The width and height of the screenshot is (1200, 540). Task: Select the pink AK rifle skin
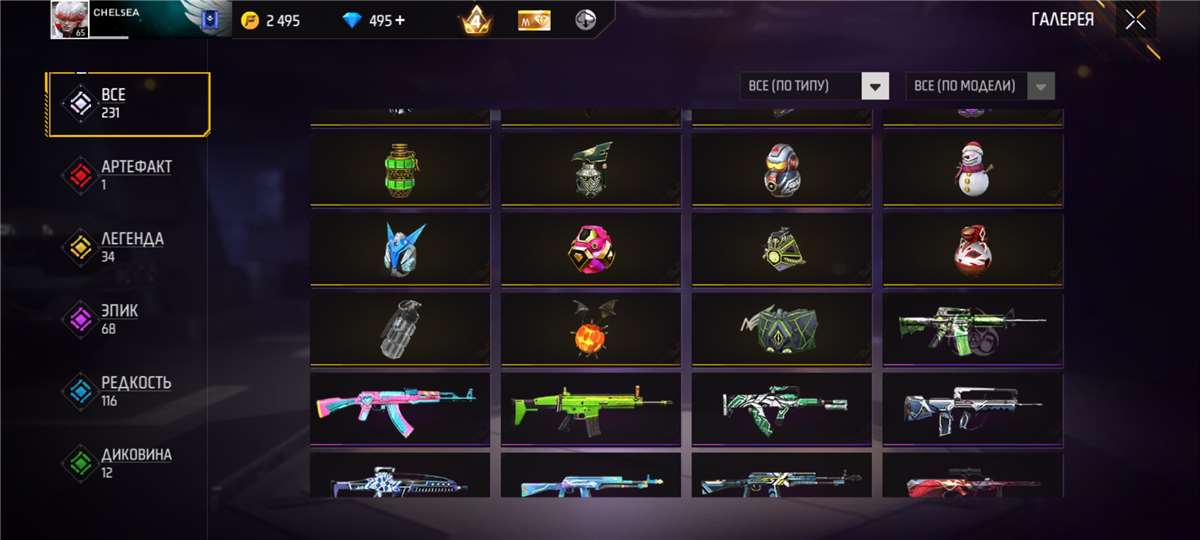pos(400,408)
